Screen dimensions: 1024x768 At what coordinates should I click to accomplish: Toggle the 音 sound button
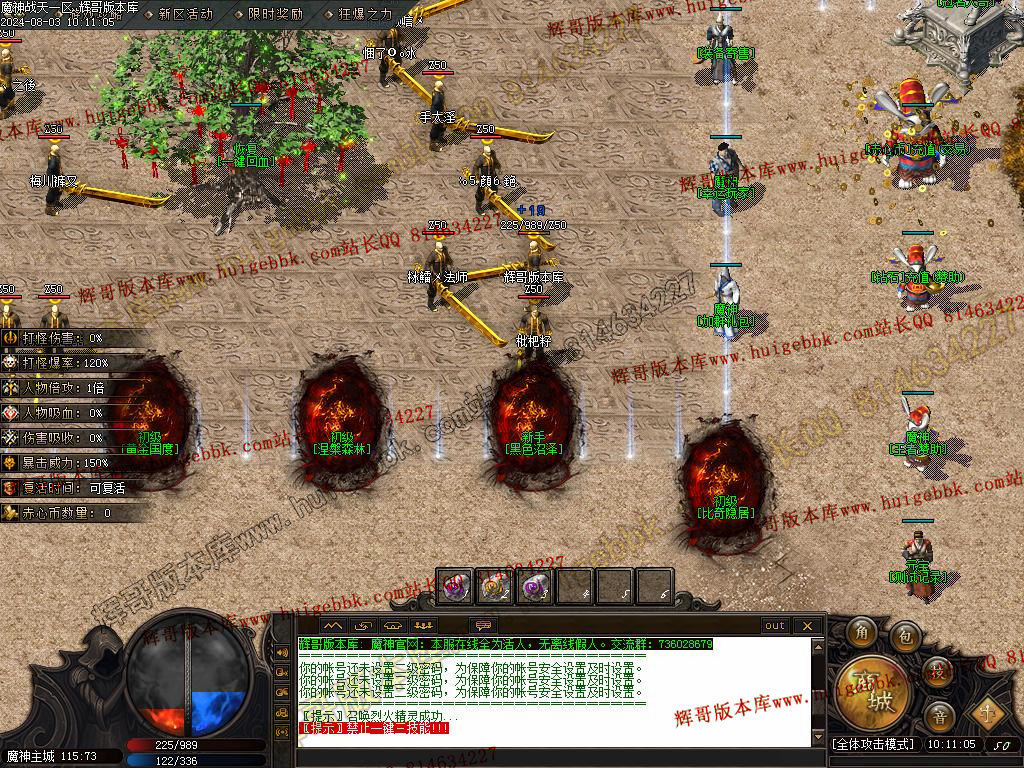939,715
